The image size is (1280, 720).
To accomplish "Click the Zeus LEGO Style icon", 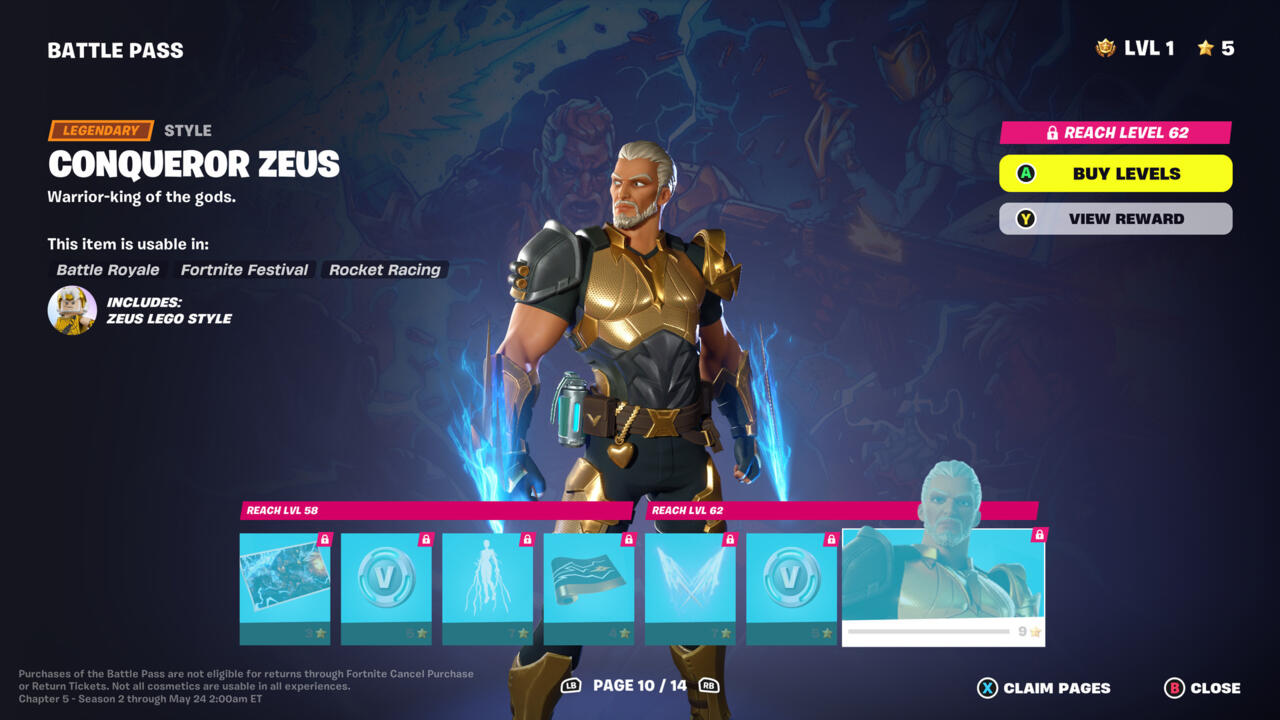I will (72, 310).
